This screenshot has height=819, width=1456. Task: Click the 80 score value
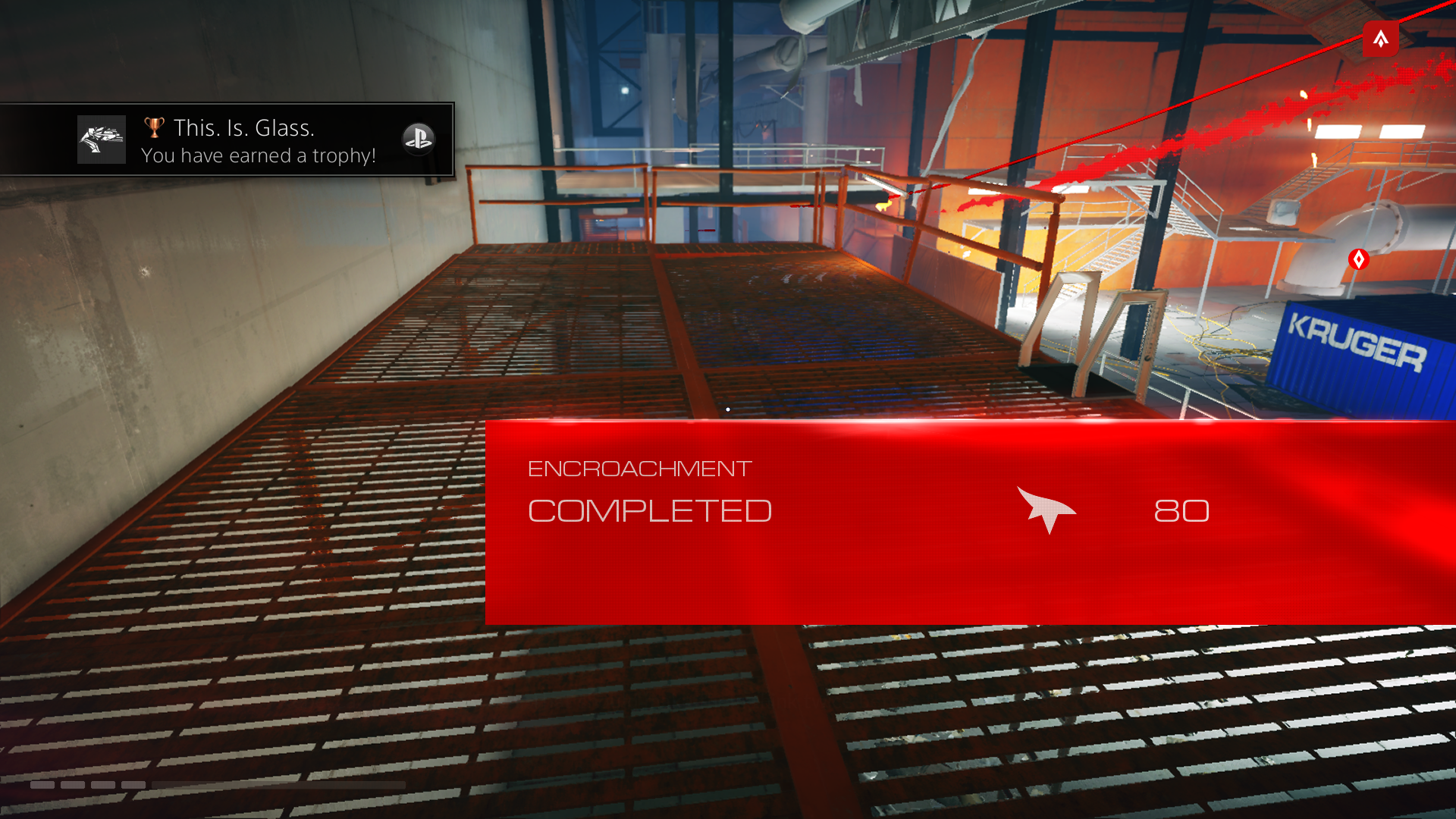pyautogui.click(x=1181, y=511)
